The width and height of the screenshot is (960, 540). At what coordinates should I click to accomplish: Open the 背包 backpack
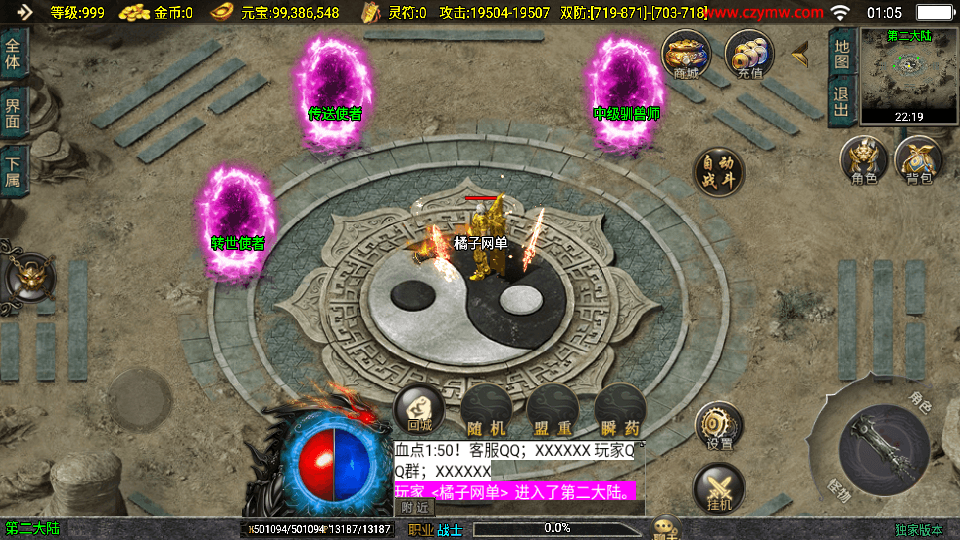919,160
